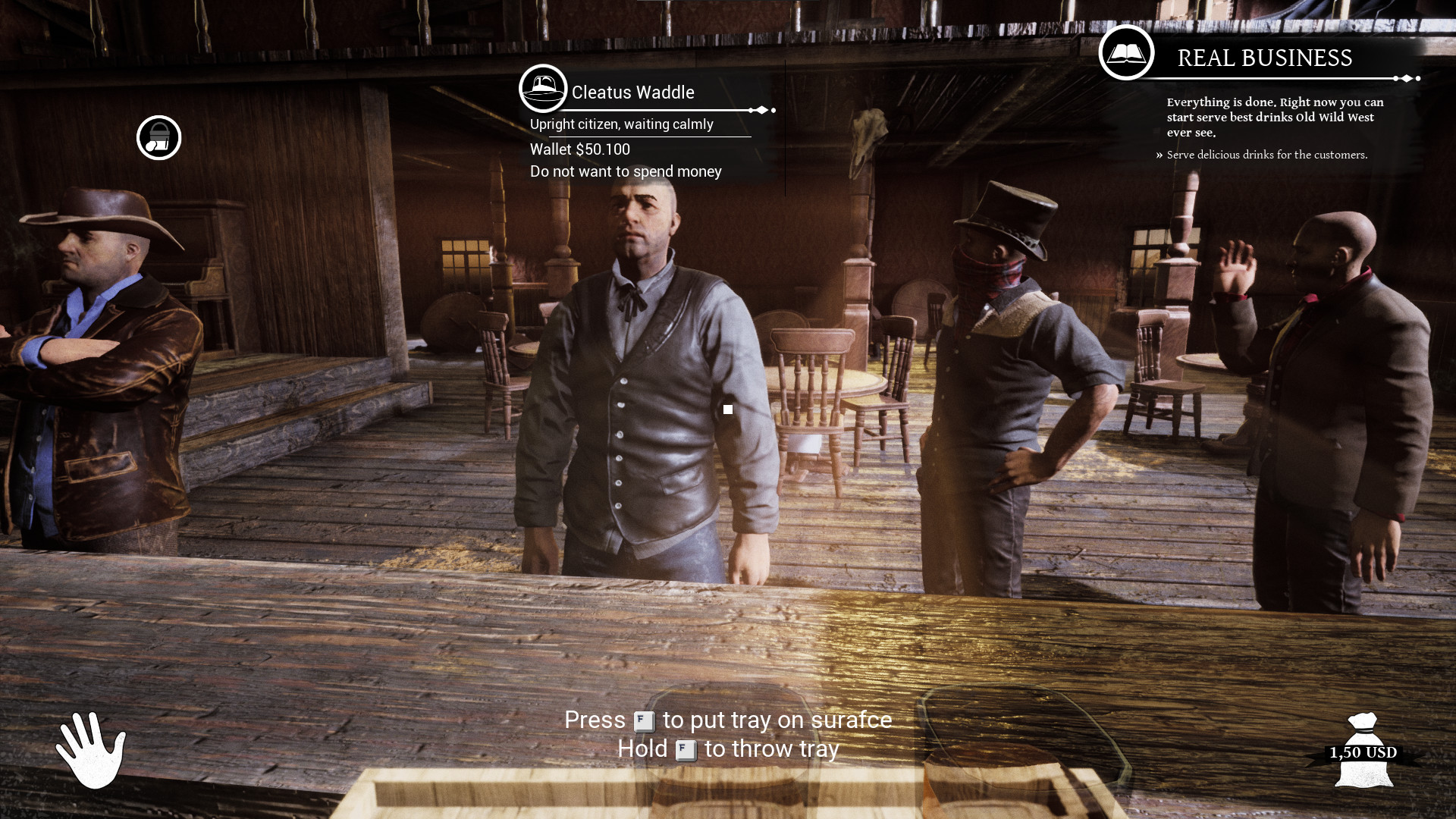The image size is (1456, 819).
Task: Click the 'Do not want to spend money' text
Action: (x=625, y=171)
